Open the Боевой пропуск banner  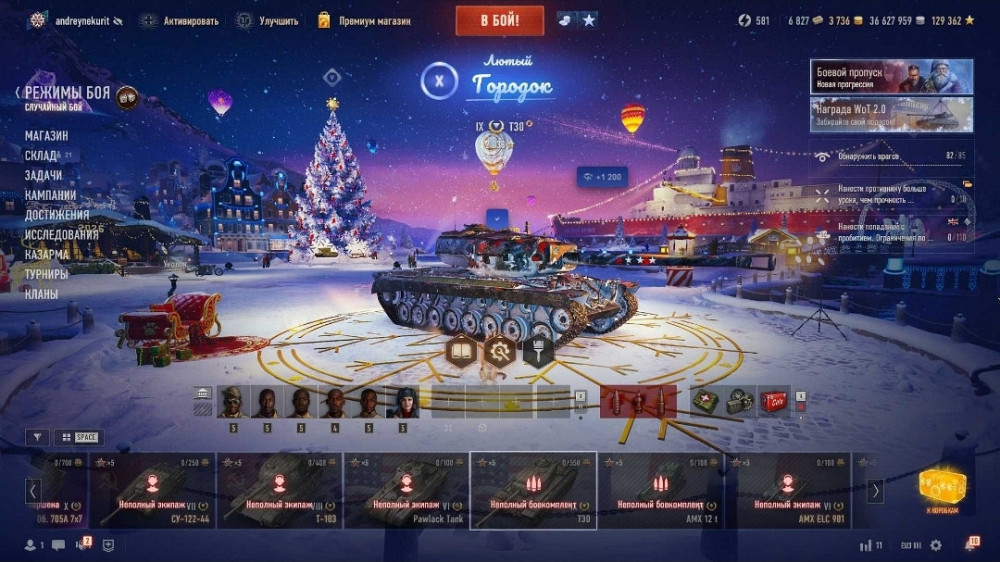(891, 77)
